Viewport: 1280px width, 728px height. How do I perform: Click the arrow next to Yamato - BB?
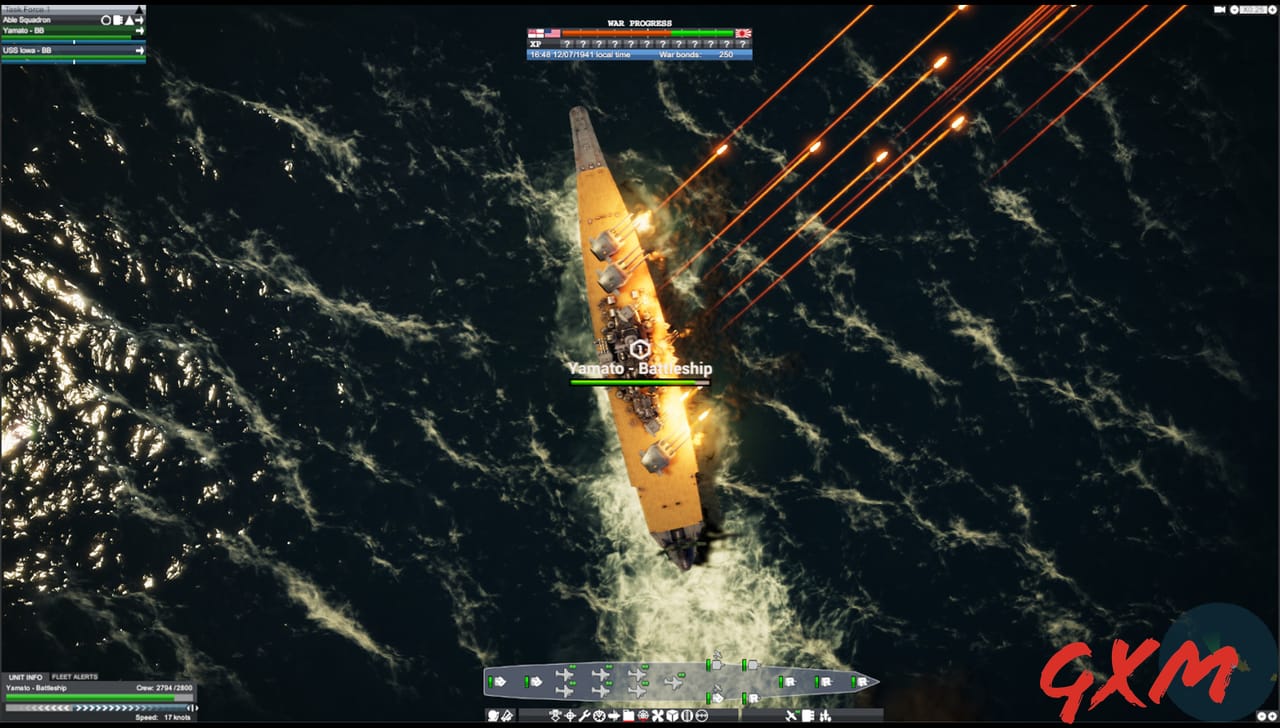coord(140,31)
